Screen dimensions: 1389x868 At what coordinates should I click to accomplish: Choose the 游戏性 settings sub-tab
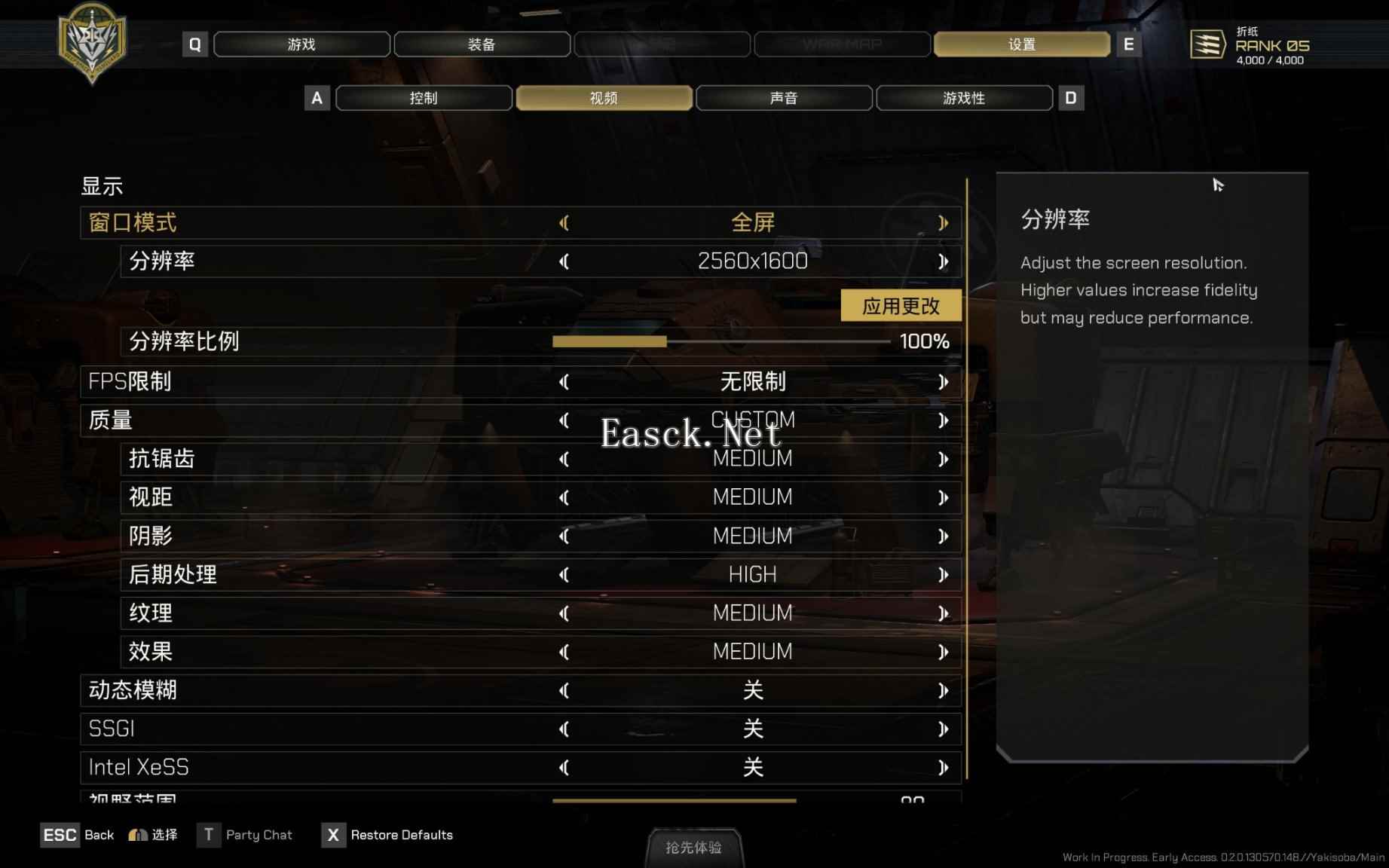(x=964, y=98)
